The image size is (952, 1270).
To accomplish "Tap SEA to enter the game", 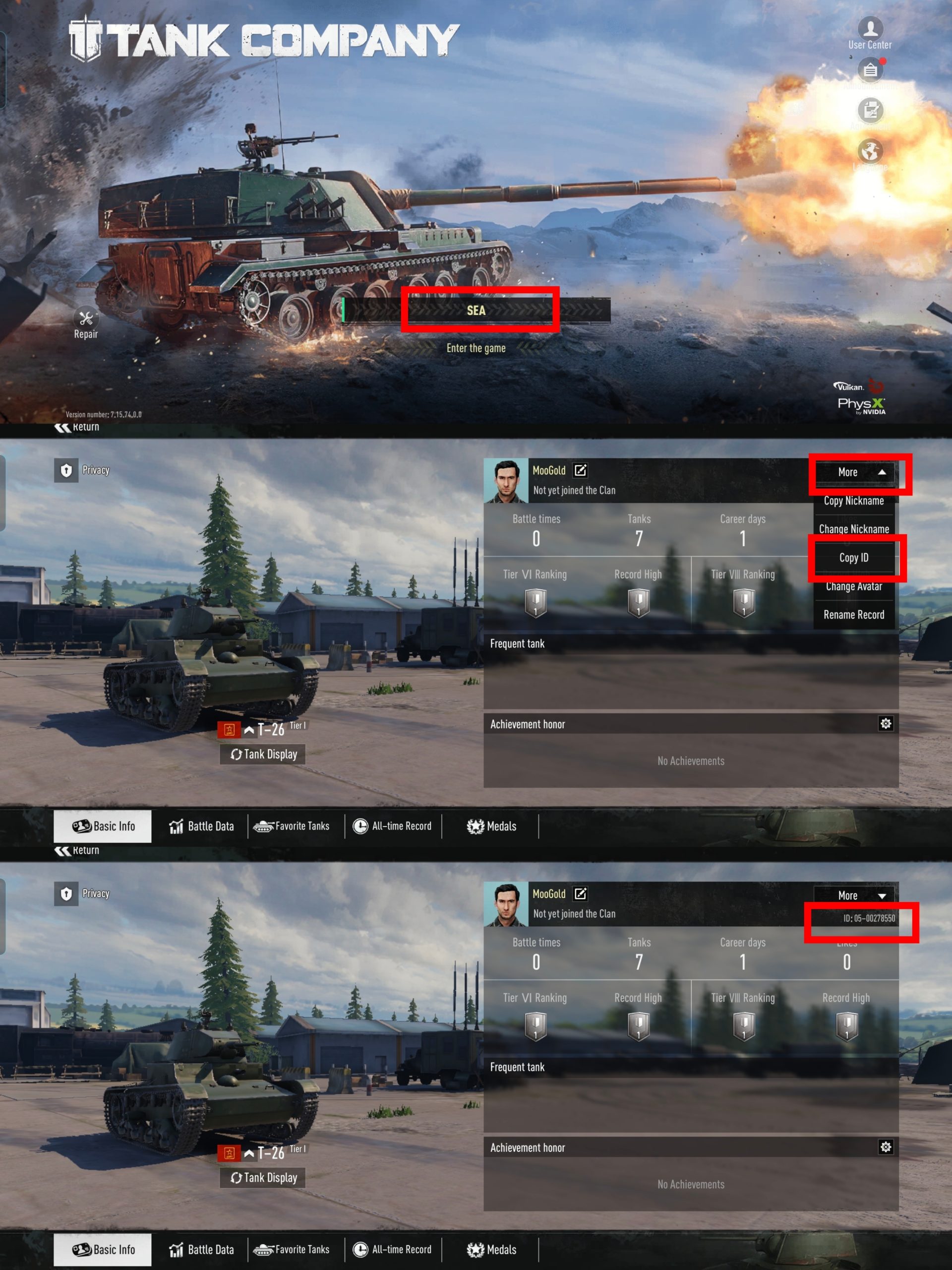I will (476, 311).
